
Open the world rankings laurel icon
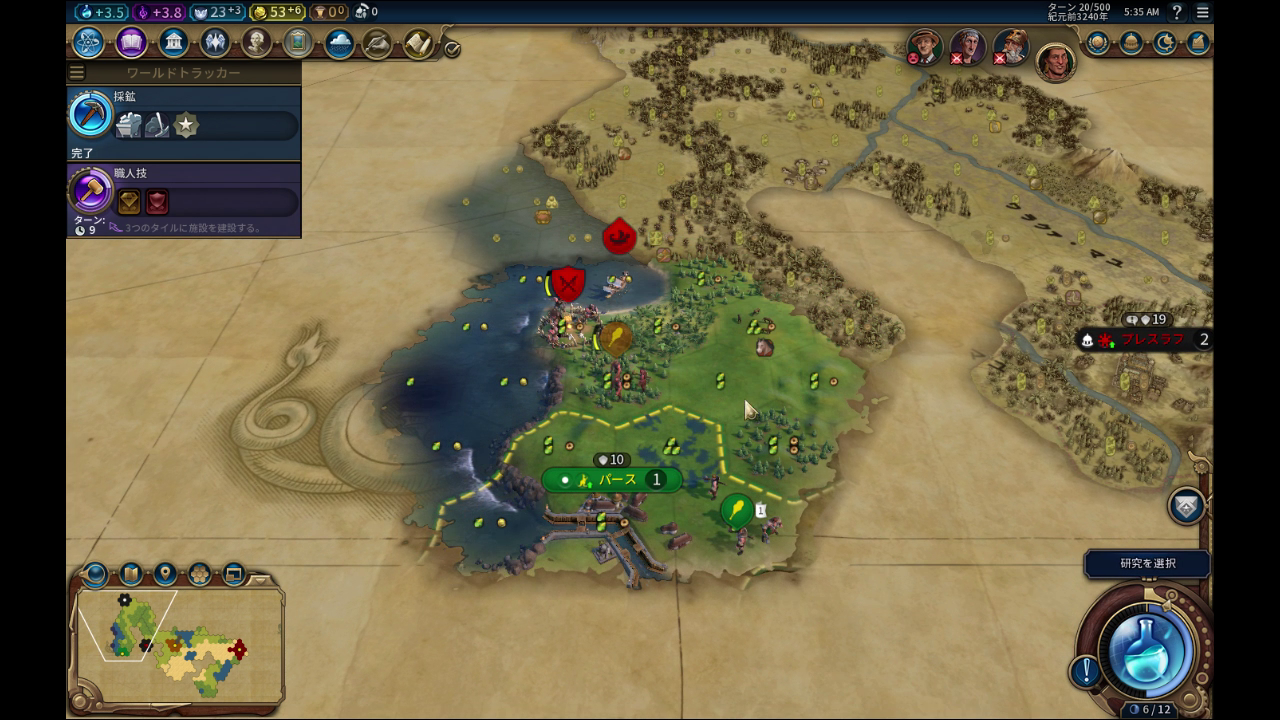pyautogui.click(x=1098, y=43)
